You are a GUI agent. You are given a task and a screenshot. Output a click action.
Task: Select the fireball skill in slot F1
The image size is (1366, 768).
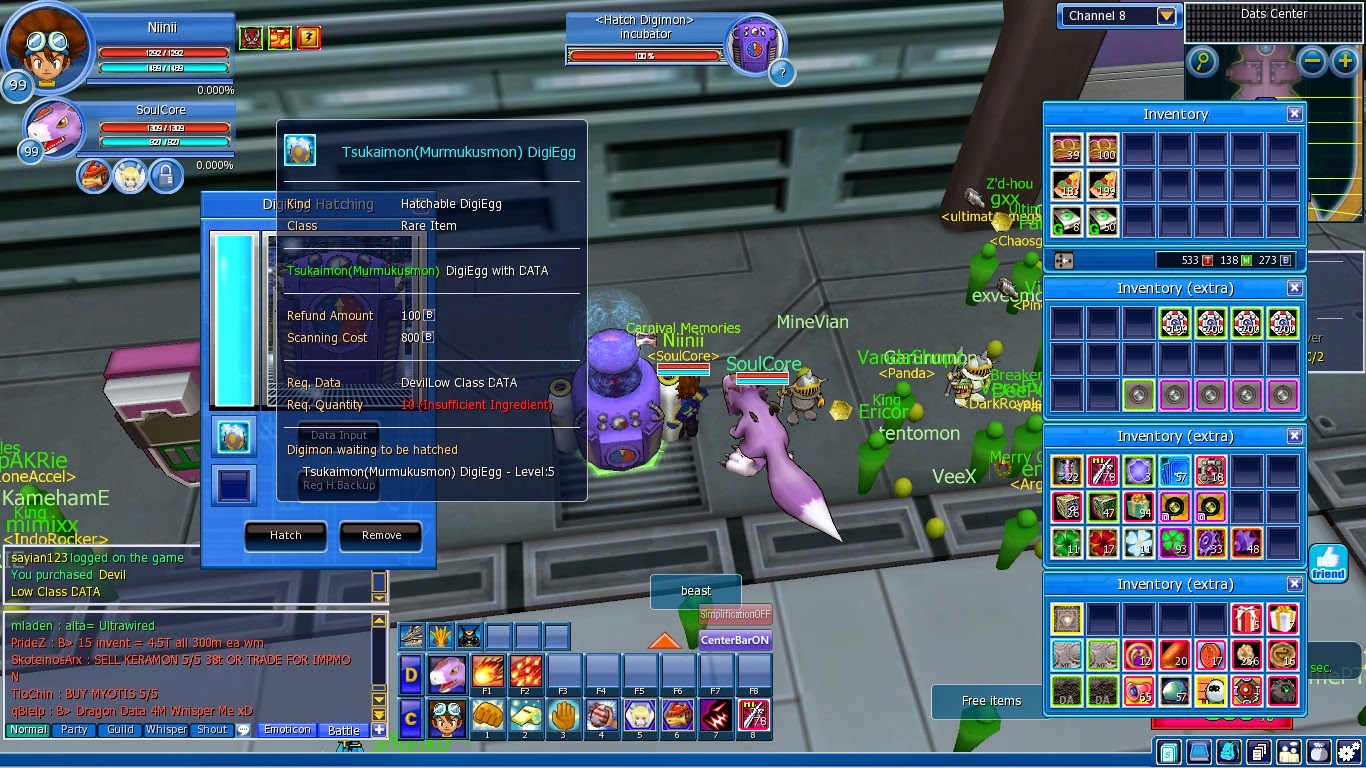coord(487,672)
